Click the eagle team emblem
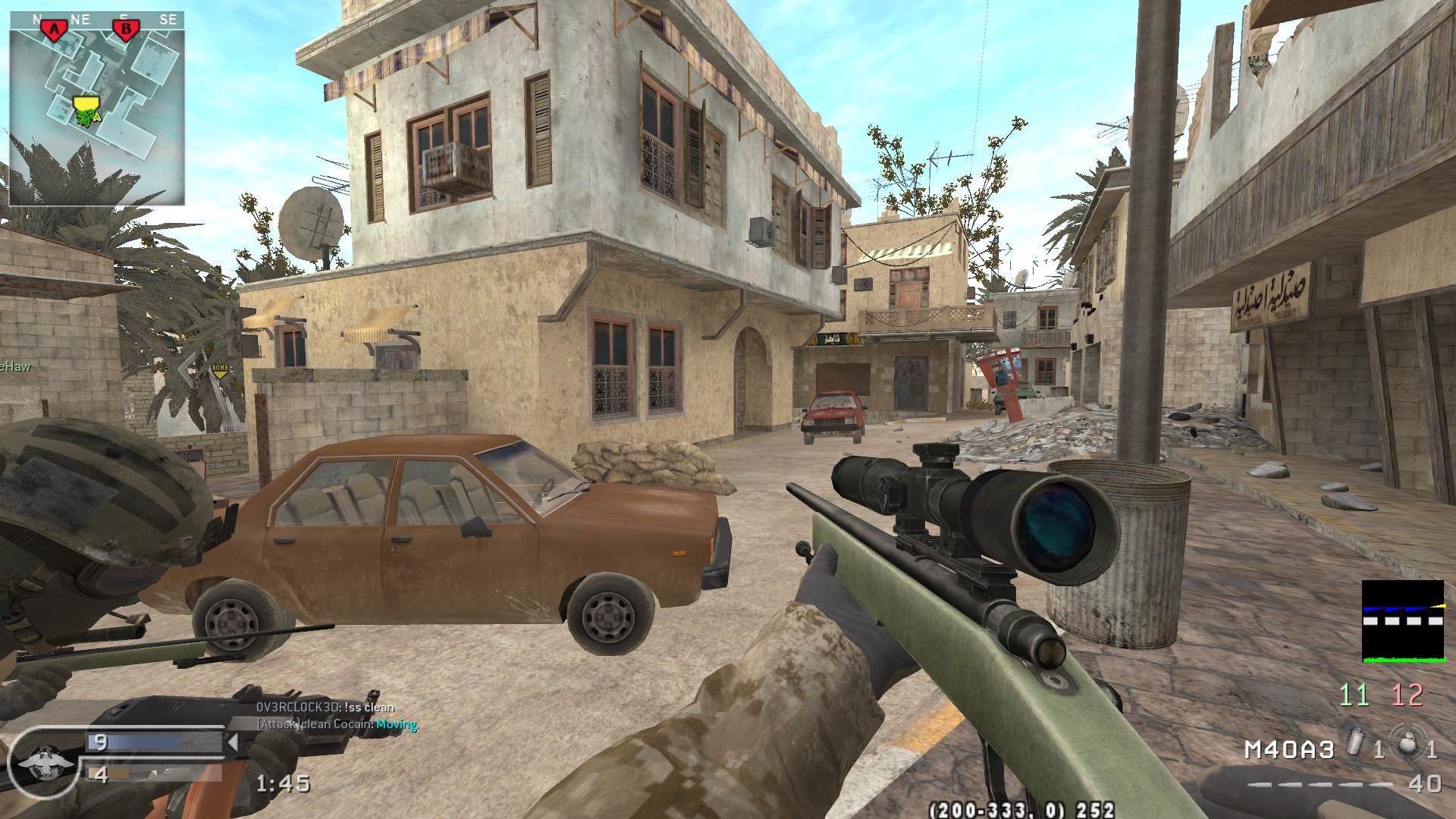This screenshot has height=819, width=1456. pyautogui.click(x=39, y=761)
